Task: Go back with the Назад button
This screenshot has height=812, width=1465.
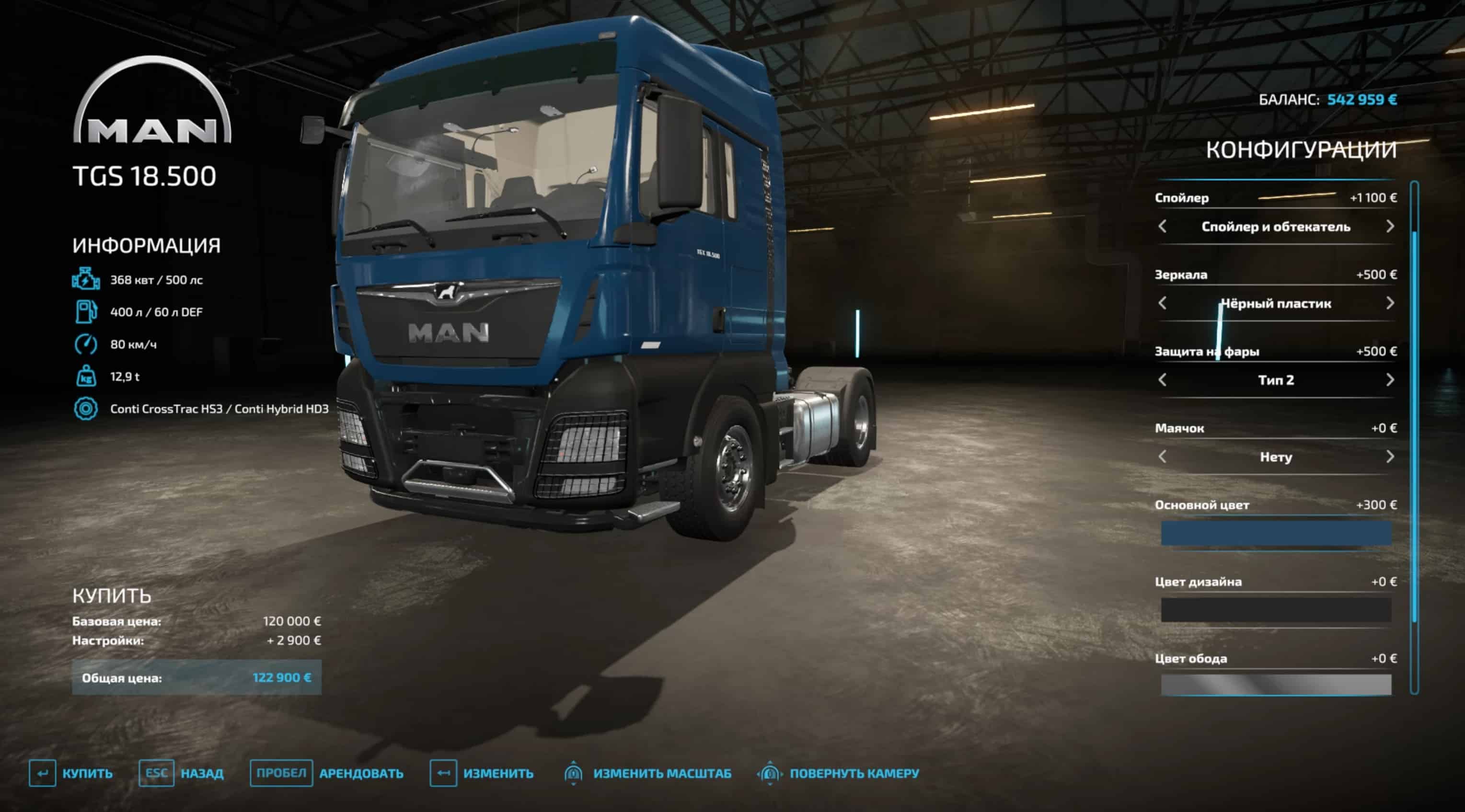Action: tap(182, 773)
